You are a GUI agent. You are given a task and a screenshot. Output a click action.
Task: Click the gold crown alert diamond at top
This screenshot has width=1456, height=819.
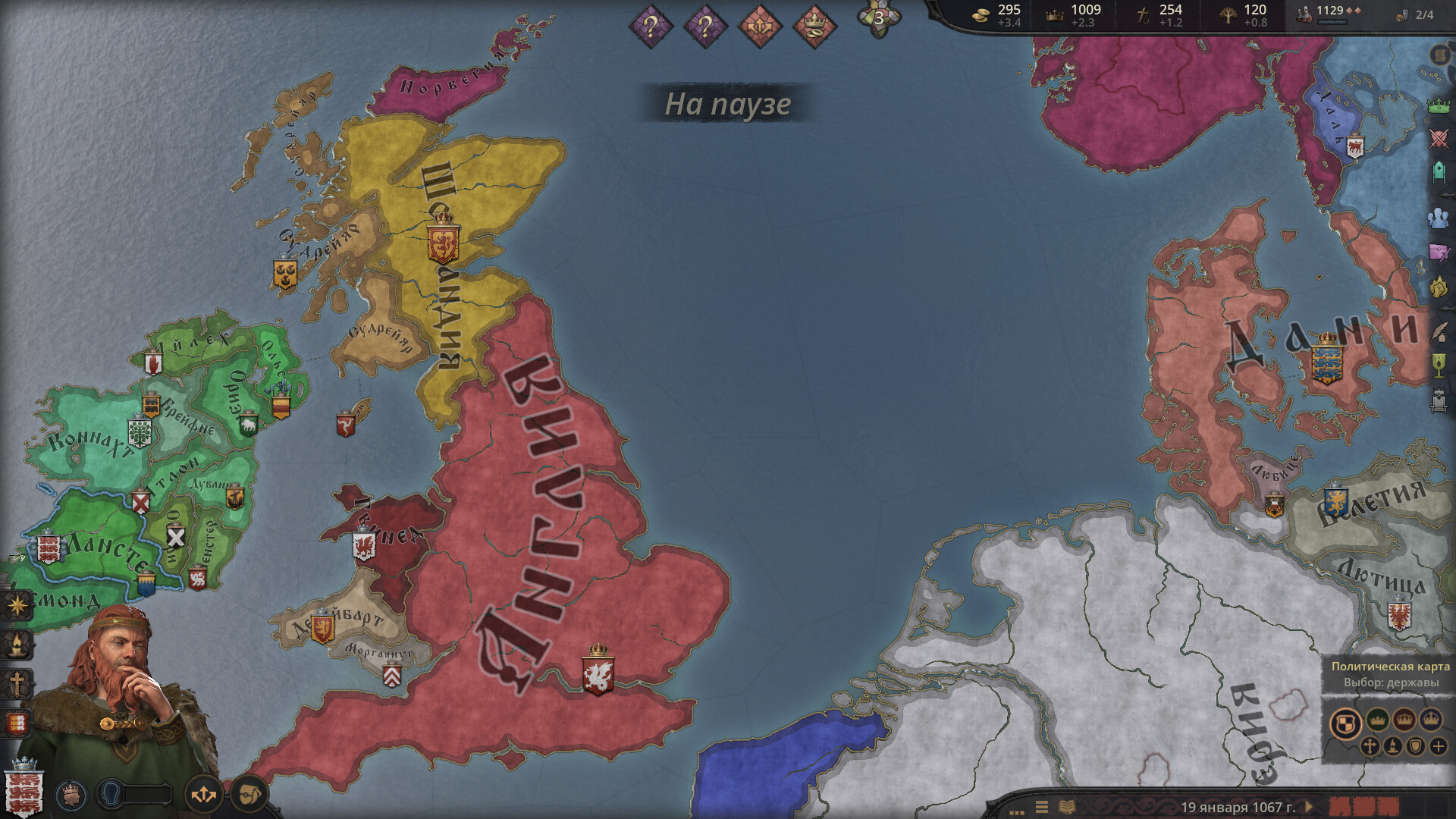pyautogui.click(x=814, y=27)
